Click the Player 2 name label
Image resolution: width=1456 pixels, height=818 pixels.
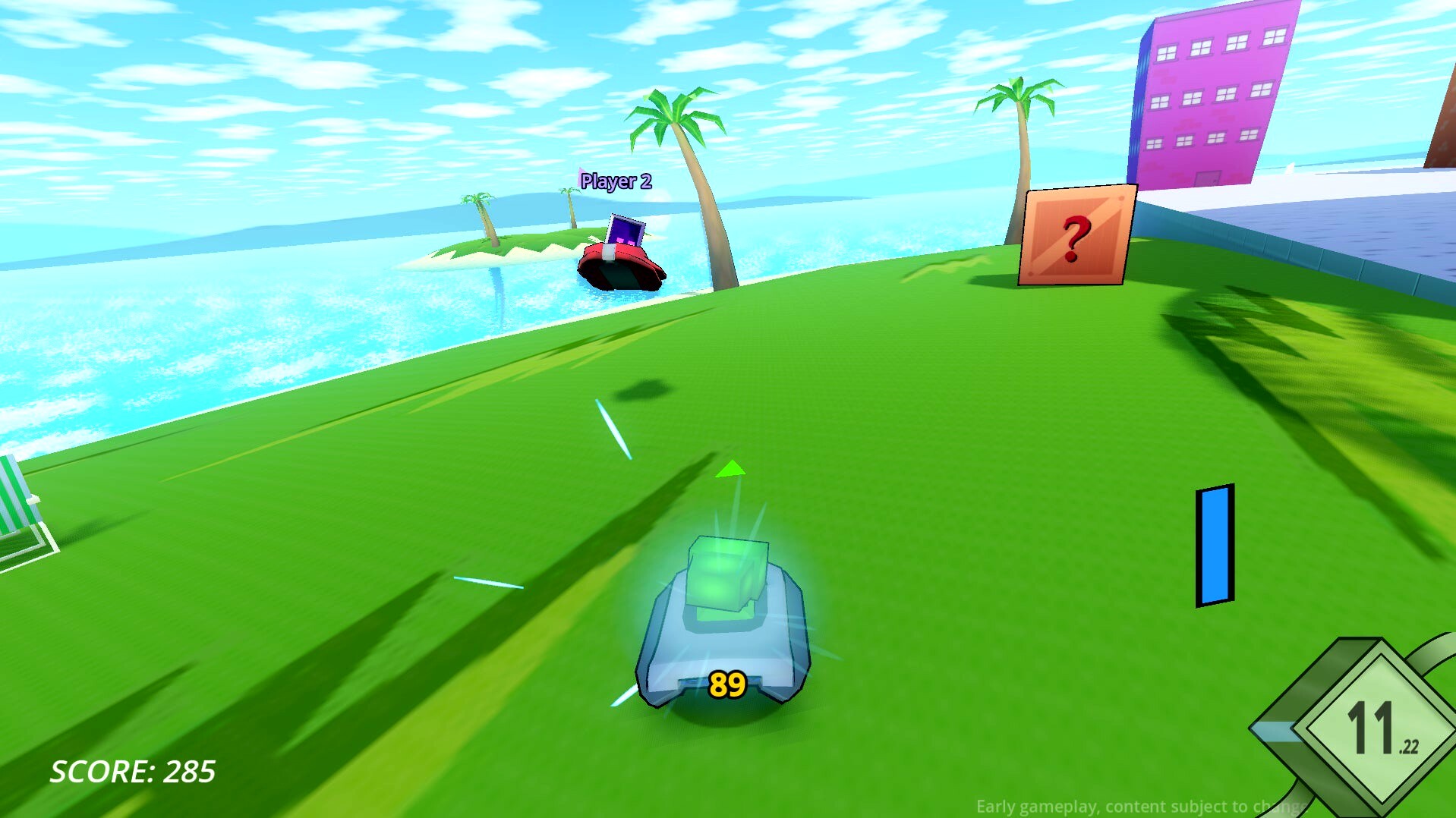pos(616,181)
